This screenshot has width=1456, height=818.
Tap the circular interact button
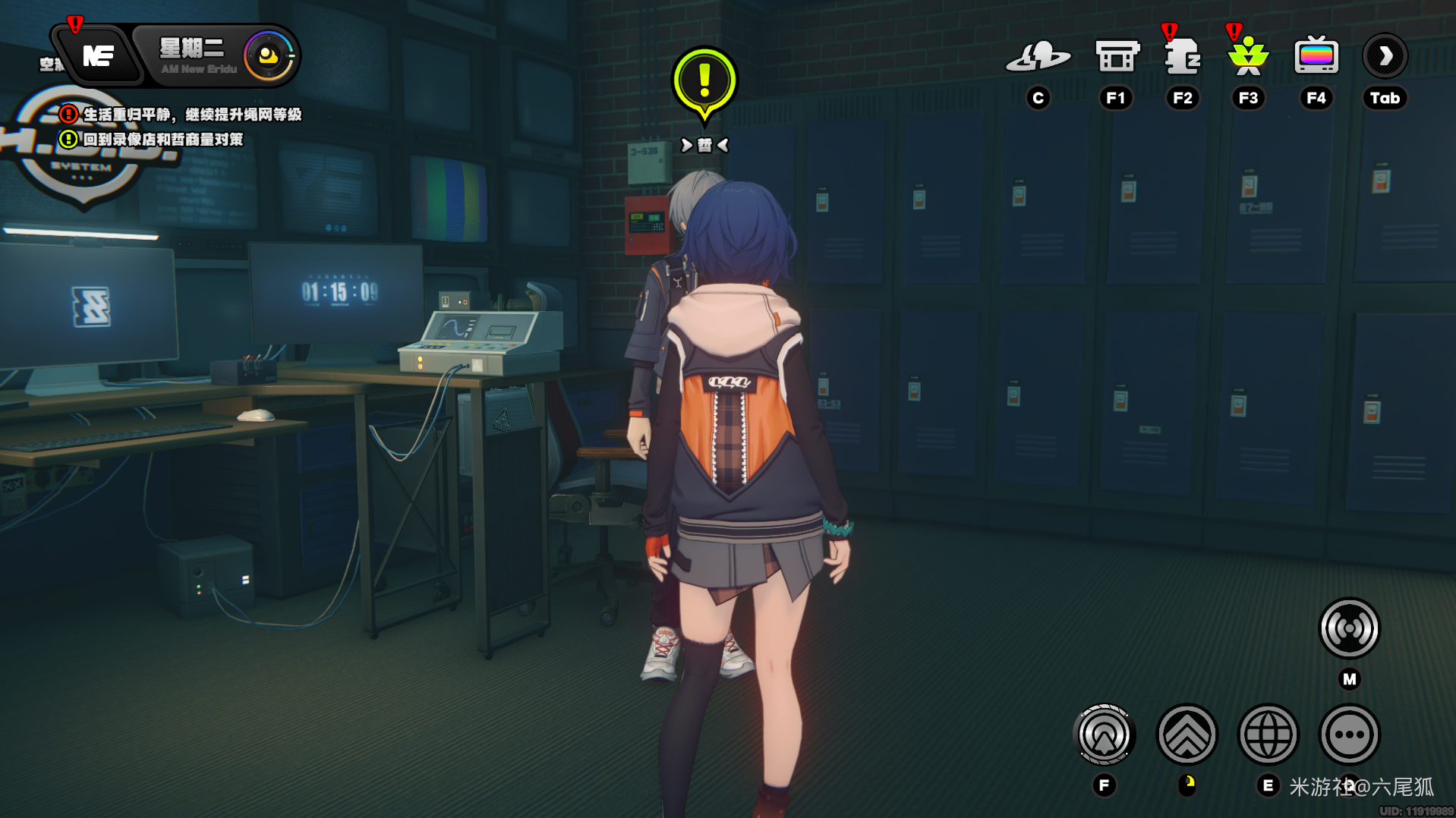[1105, 735]
